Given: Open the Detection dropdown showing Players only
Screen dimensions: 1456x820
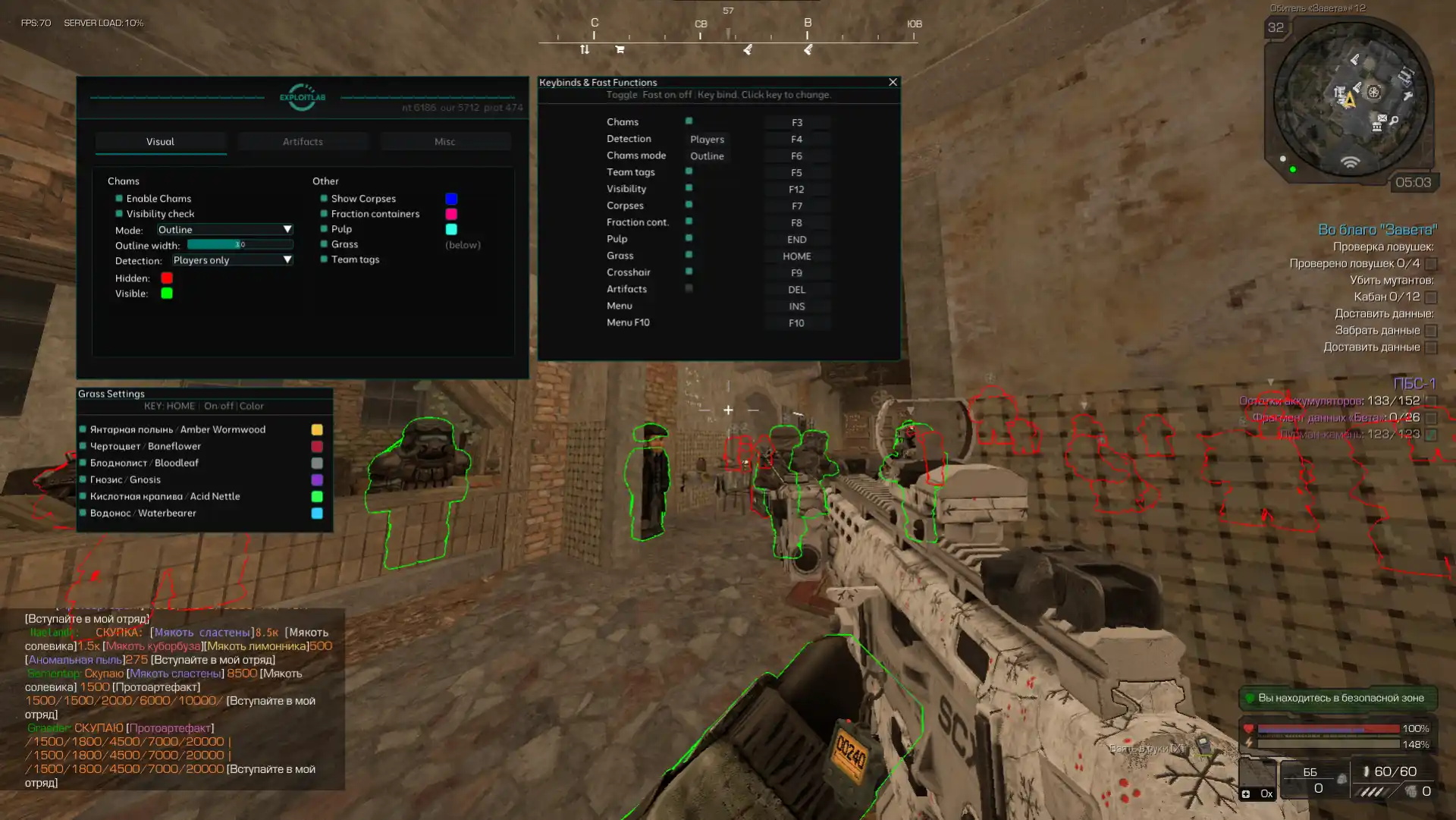Looking at the screenshot, I should [232, 260].
